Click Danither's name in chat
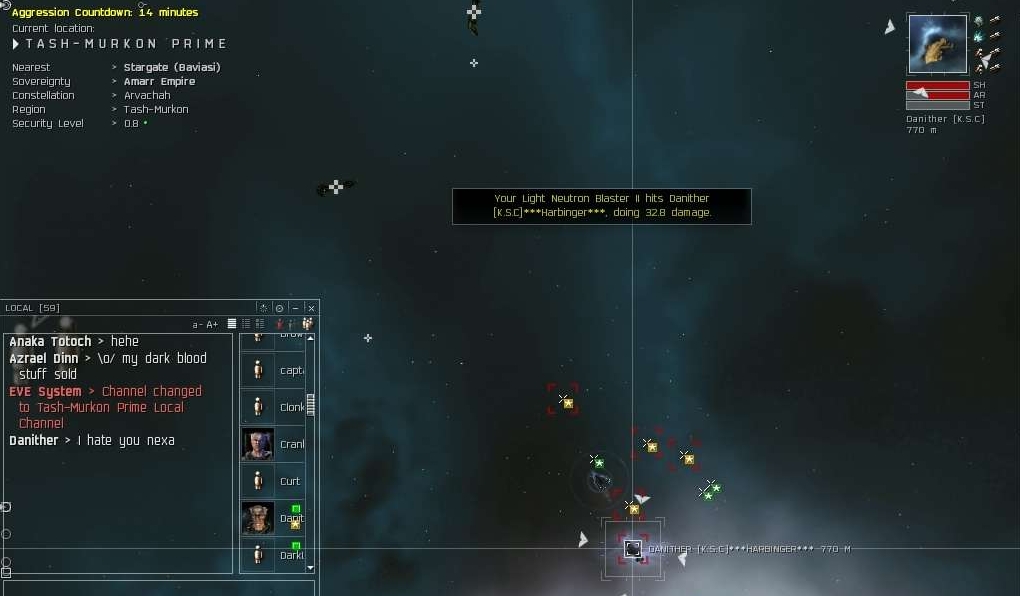Viewport: 1020px width, 596px height. 34,440
